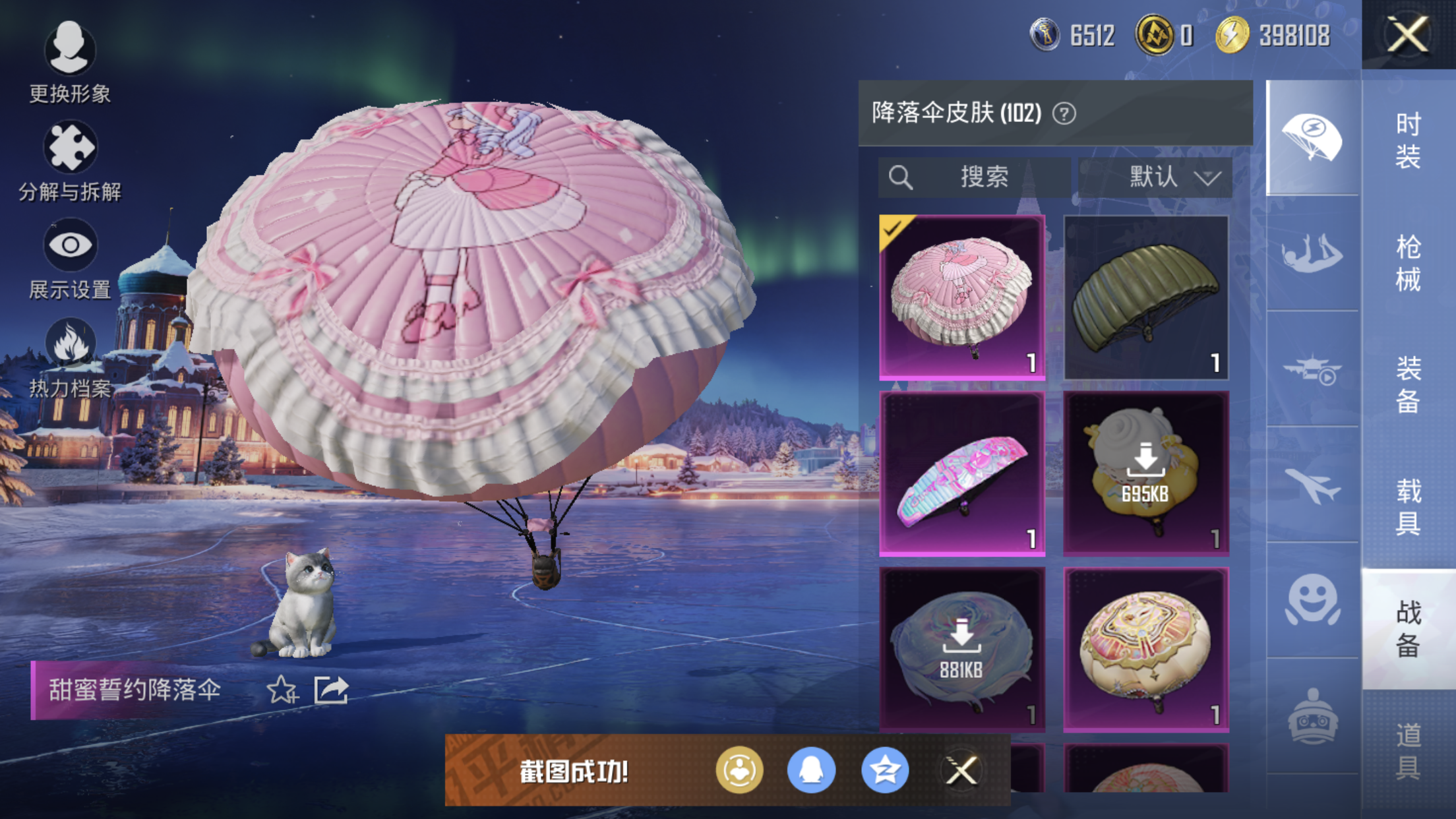Select the olive green parachute skin
The image size is (1456, 819).
point(1145,297)
